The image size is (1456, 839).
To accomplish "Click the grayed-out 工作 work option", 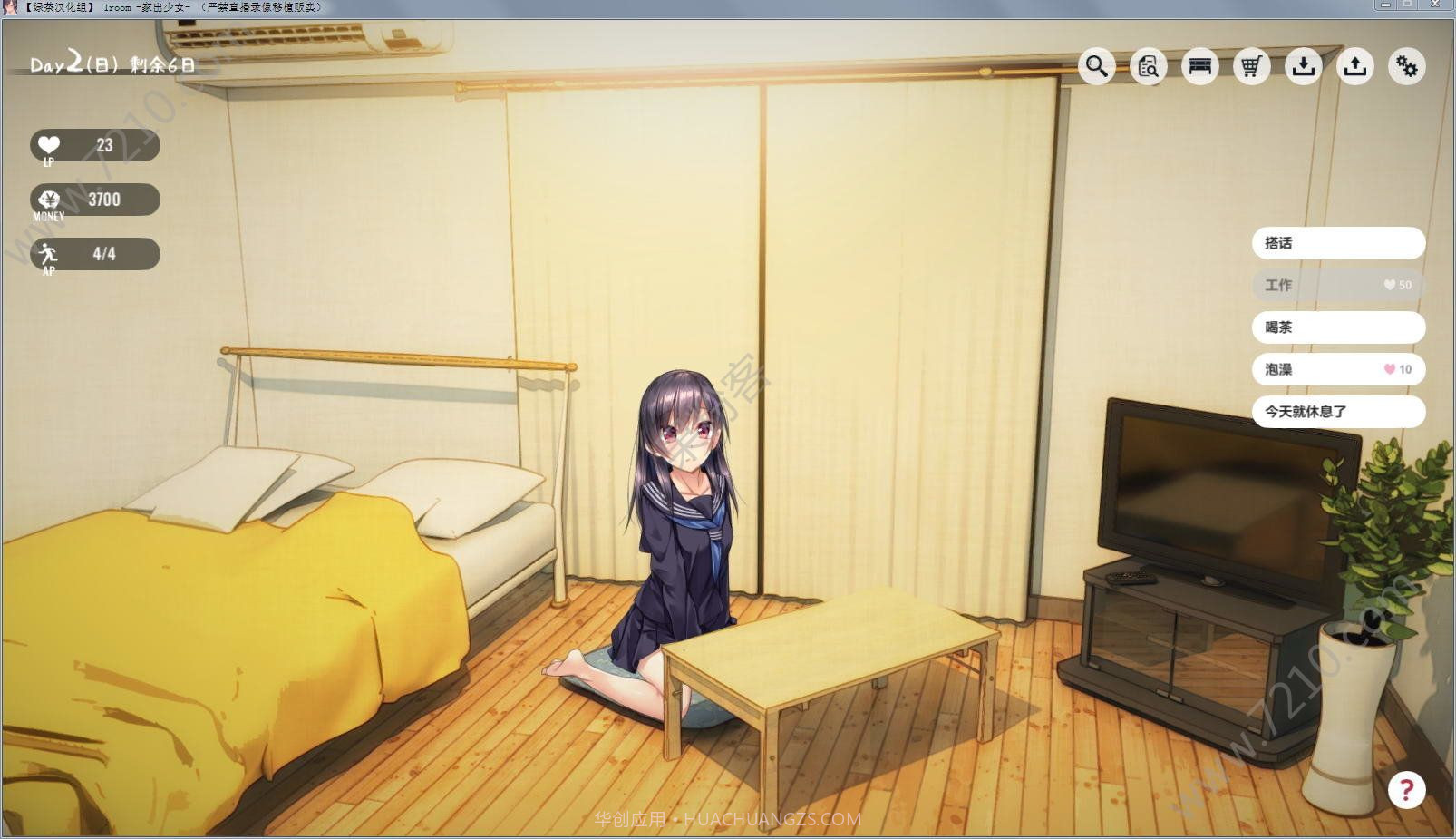I will [x=1338, y=285].
